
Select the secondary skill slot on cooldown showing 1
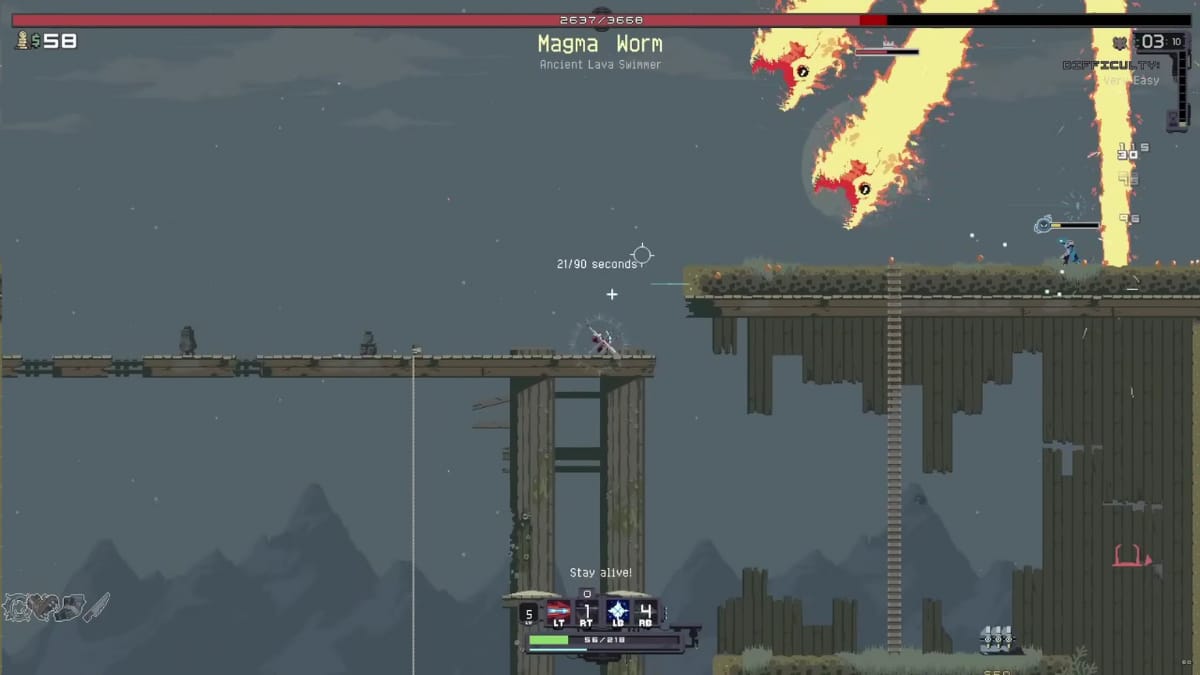[588, 612]
